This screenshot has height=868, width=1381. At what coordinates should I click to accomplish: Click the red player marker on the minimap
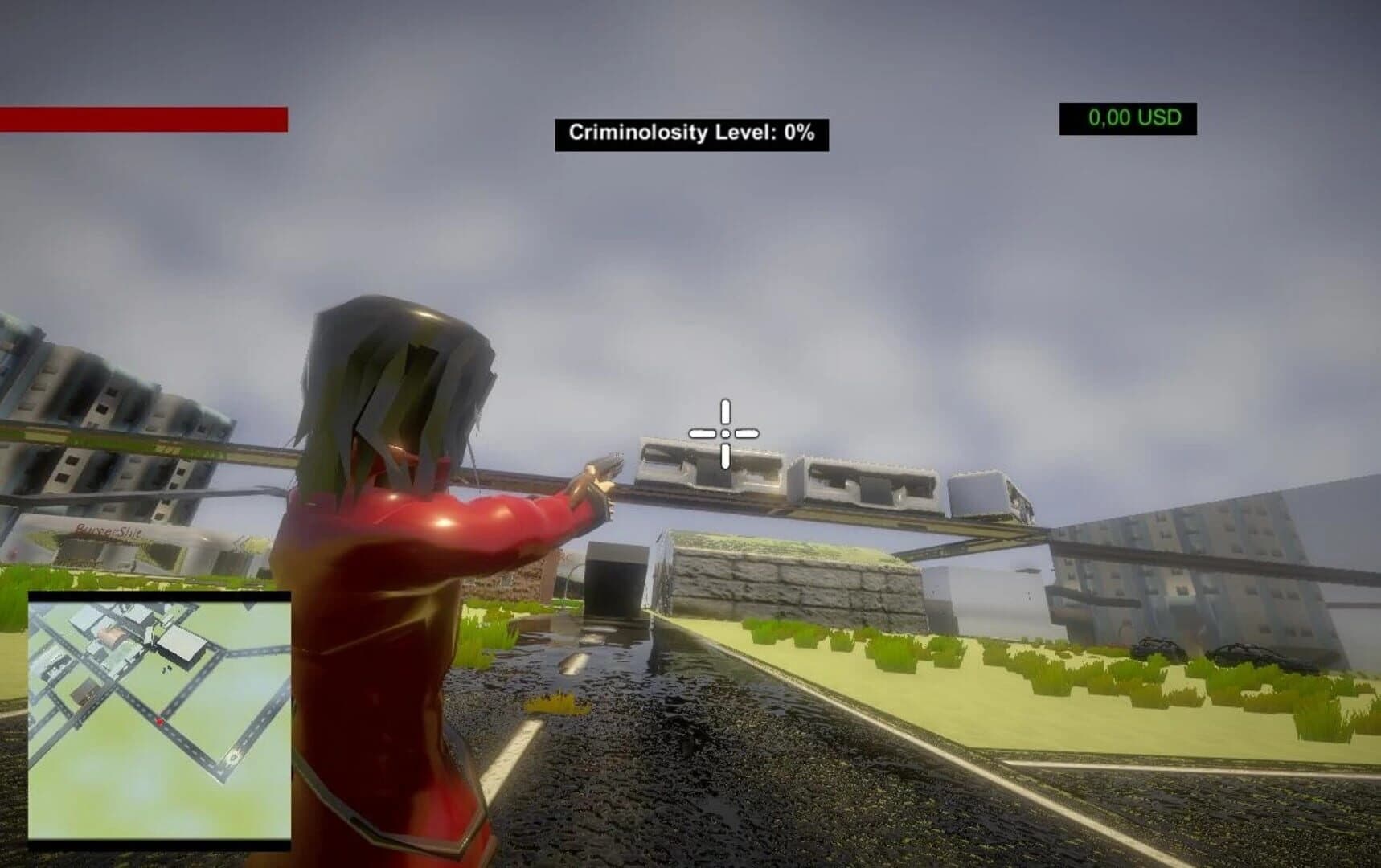click(159, 721)
